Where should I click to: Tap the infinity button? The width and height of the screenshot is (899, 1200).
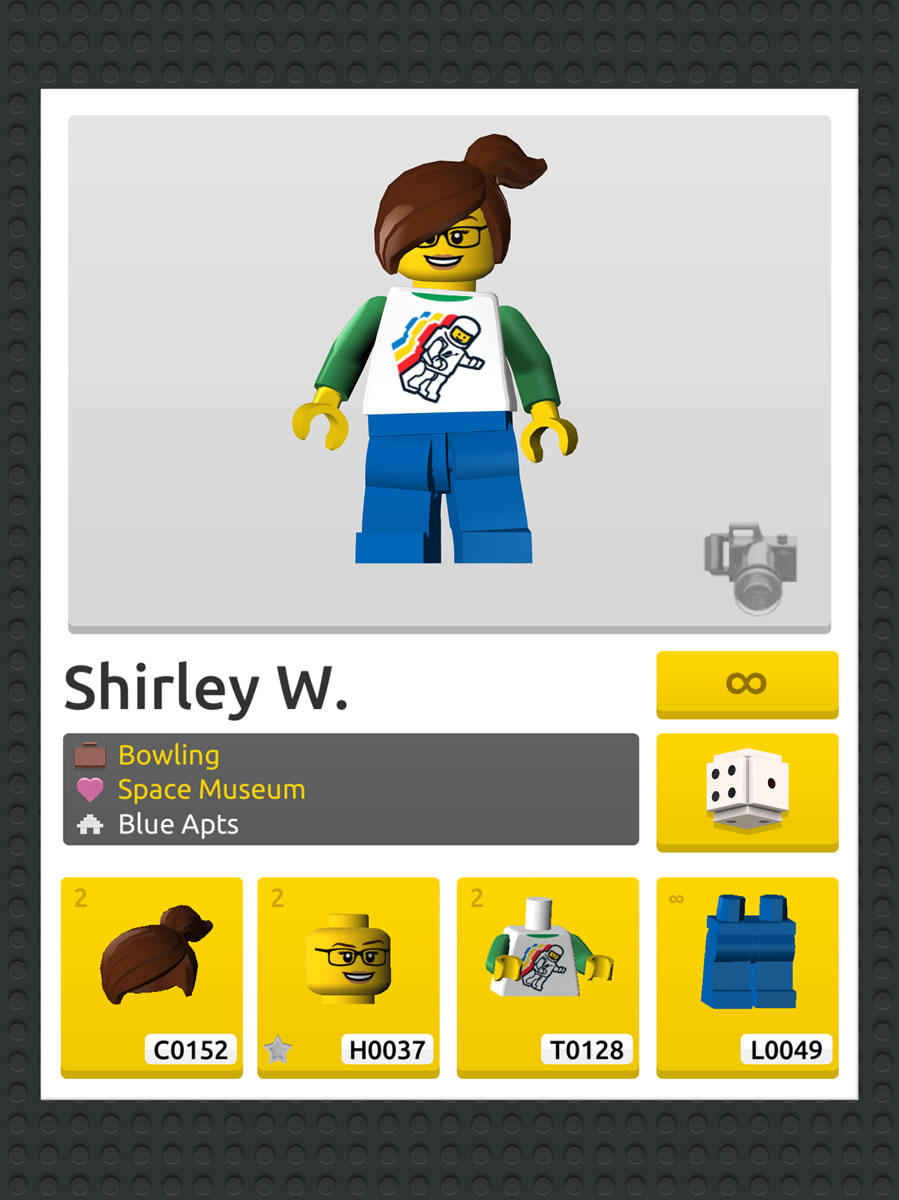[746, 684]
